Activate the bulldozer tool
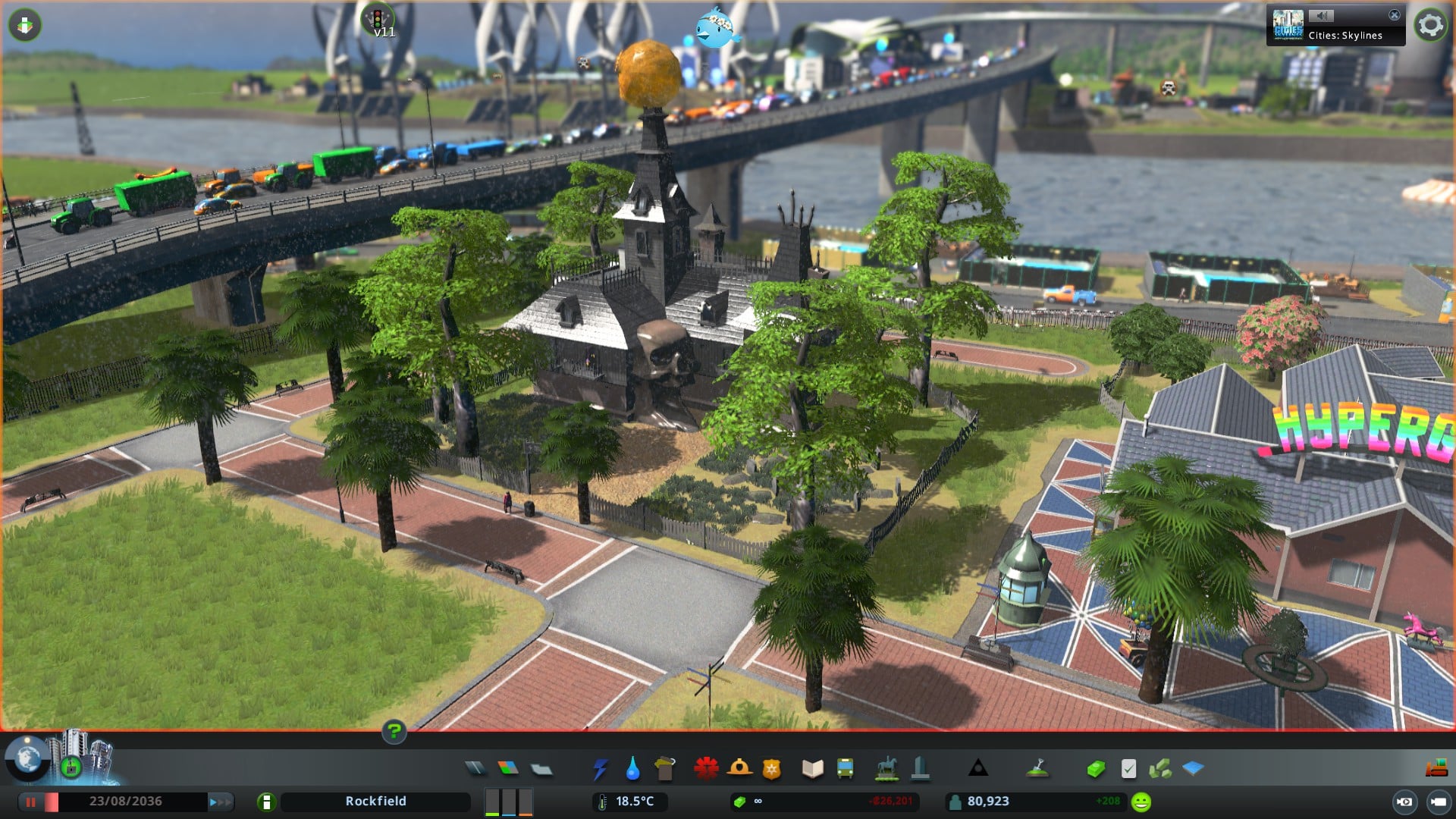The width and height of the screenshot is (1456, 819). coord(1436,769)
